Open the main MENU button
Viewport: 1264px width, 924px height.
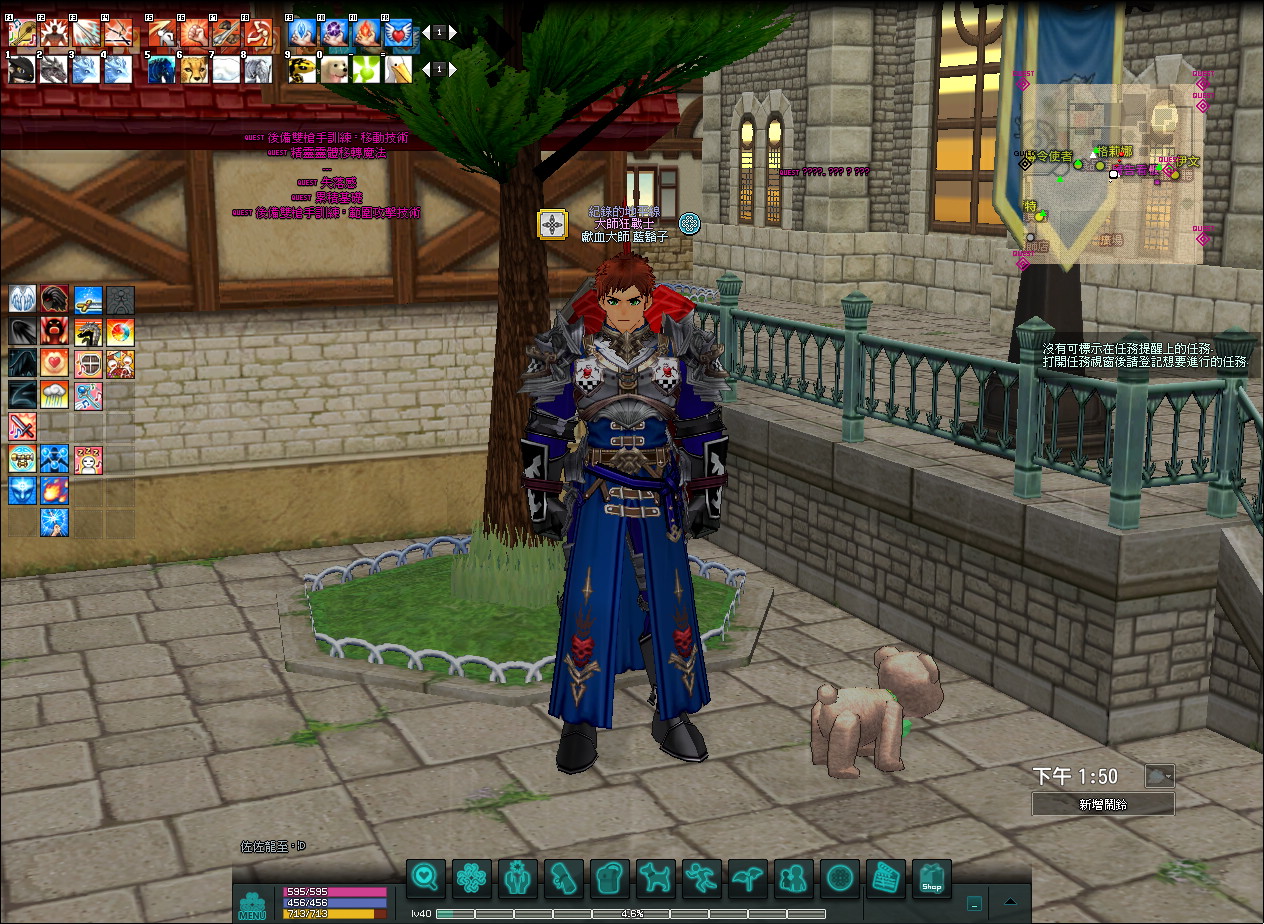[252, 904]
